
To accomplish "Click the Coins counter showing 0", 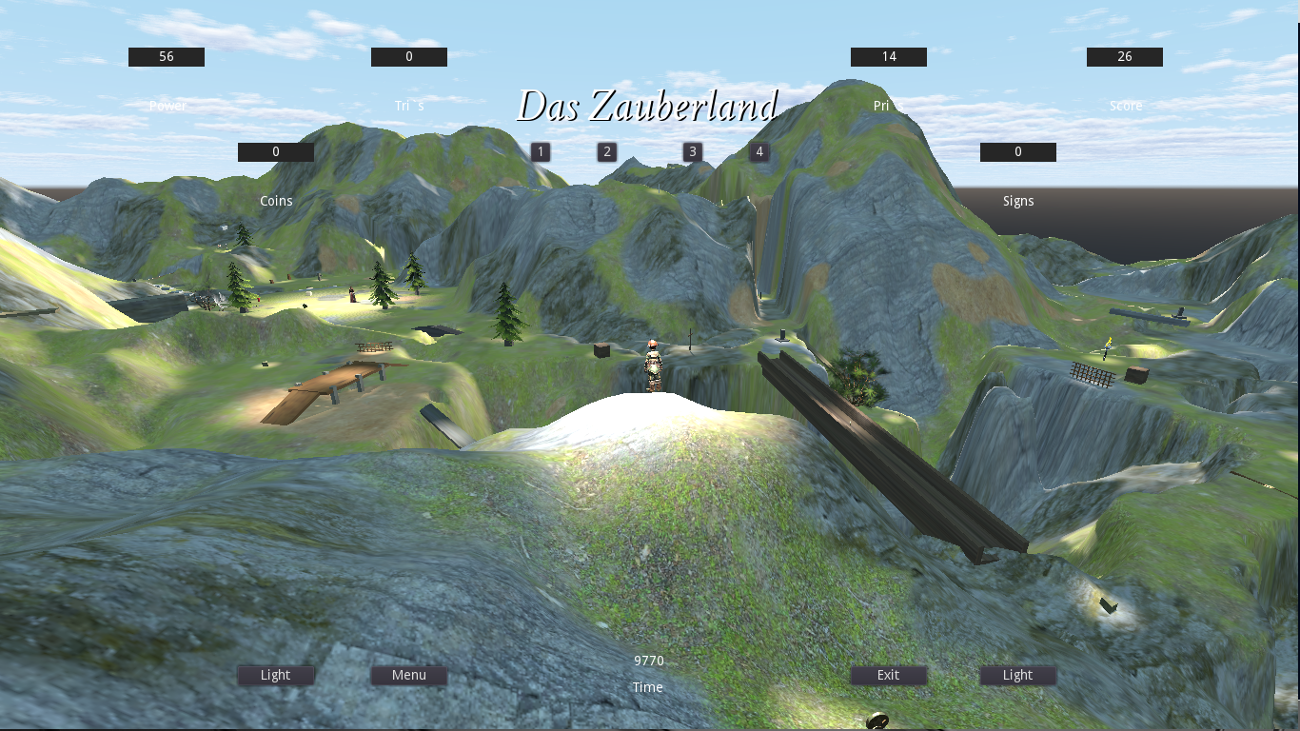I will [276, 151].
